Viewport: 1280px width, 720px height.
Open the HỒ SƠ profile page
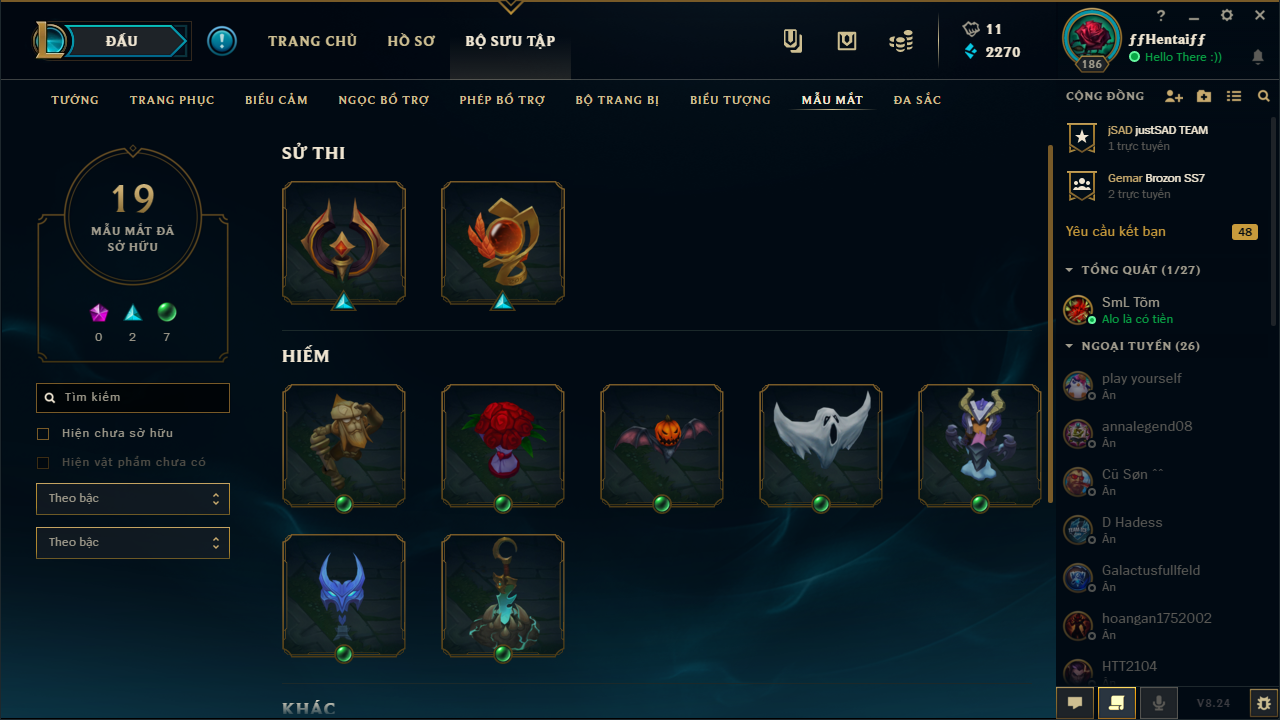point(411,41)
